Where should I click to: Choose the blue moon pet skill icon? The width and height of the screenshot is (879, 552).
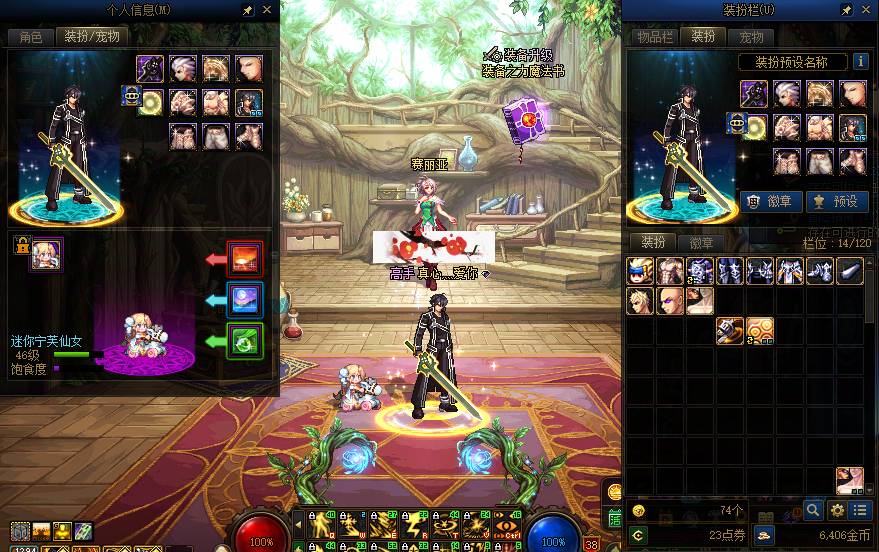click(245, 300)
